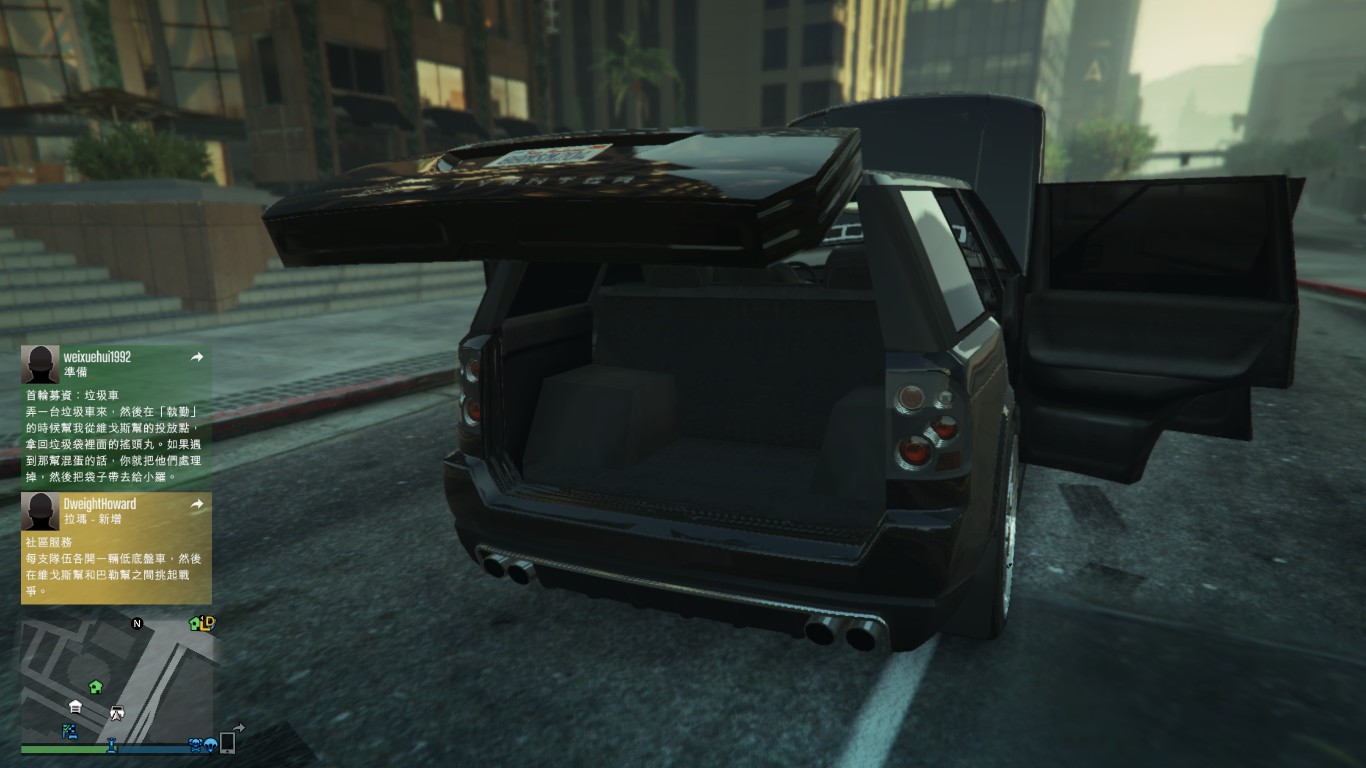Open the phone icon beside the minimap

coord(227,742)
